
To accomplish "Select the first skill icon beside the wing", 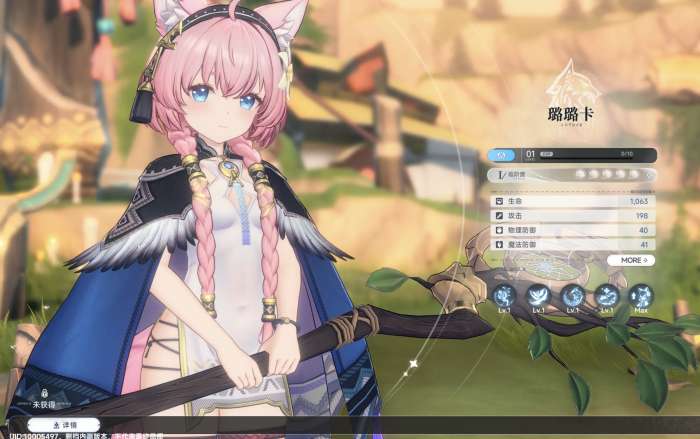I will [x=504, y=295].
